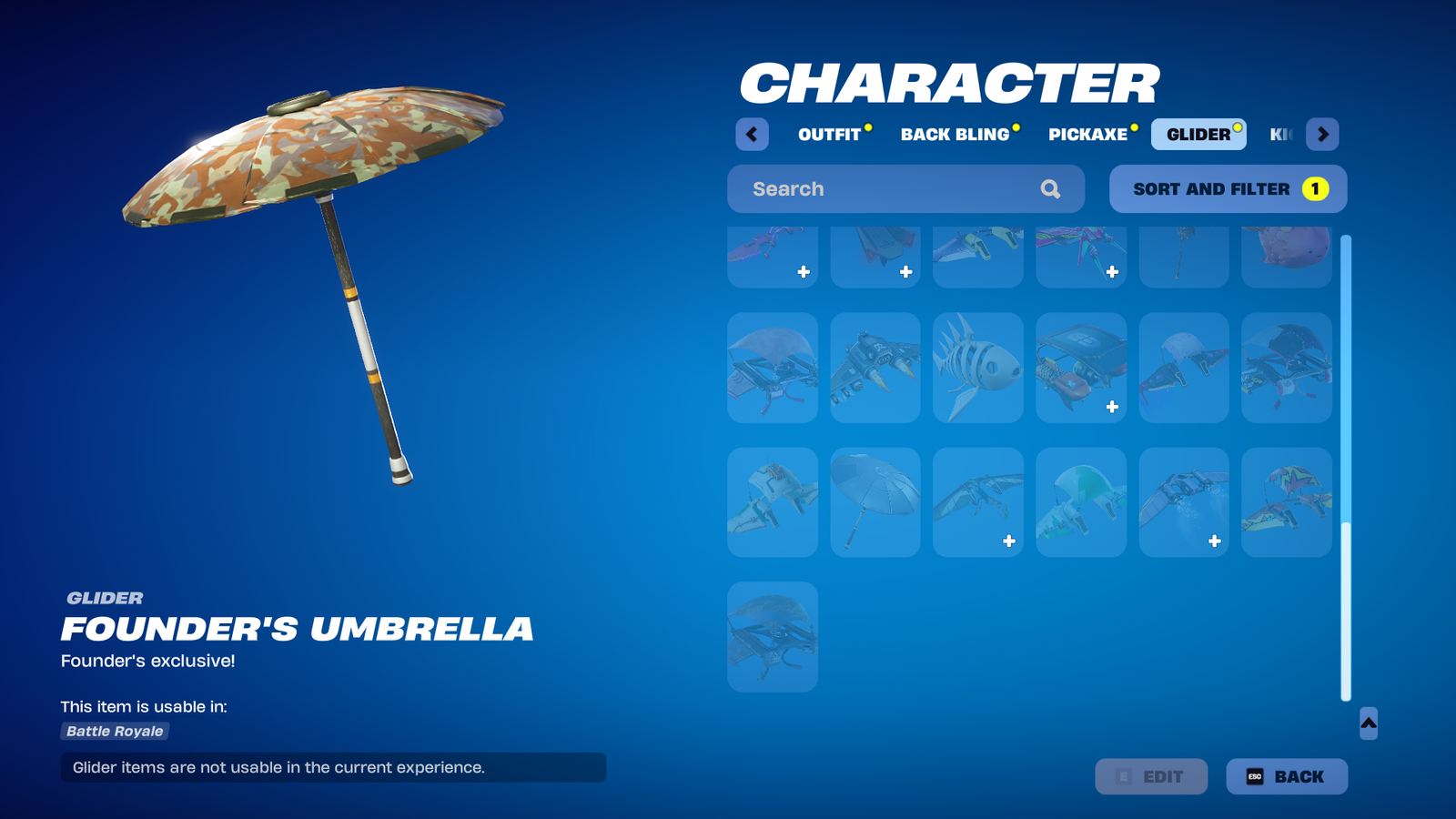
Task: Focus the Search field
Action: coord(892,189)
